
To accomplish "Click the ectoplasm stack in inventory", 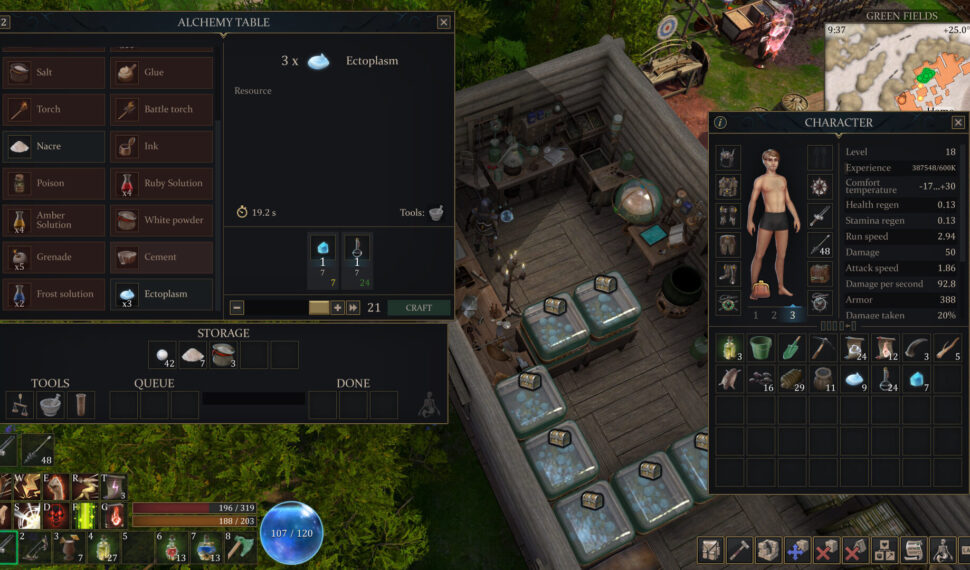I will pos(853,379).
